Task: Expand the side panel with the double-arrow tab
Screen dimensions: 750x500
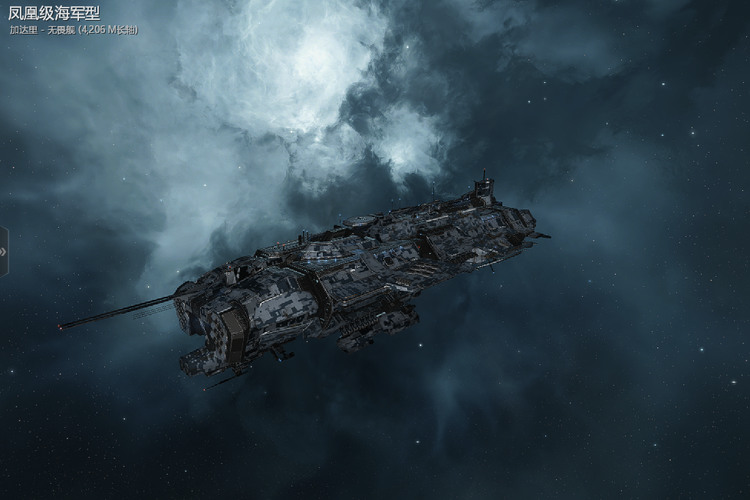Action: point(4,251)
